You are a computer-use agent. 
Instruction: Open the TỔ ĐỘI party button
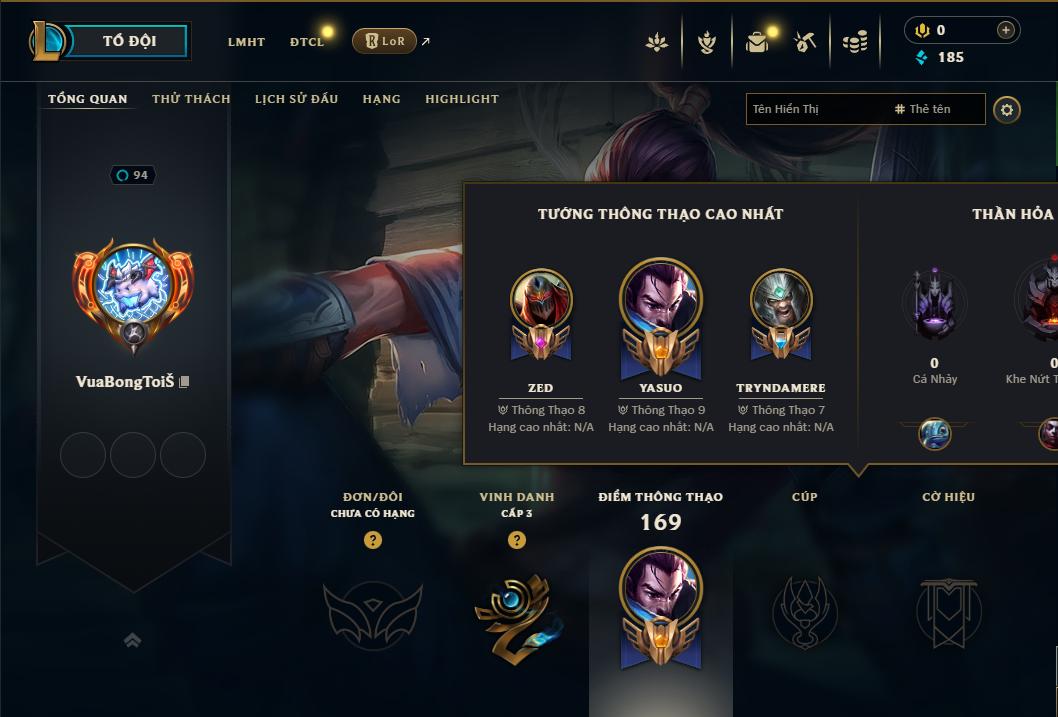(128, 41)
